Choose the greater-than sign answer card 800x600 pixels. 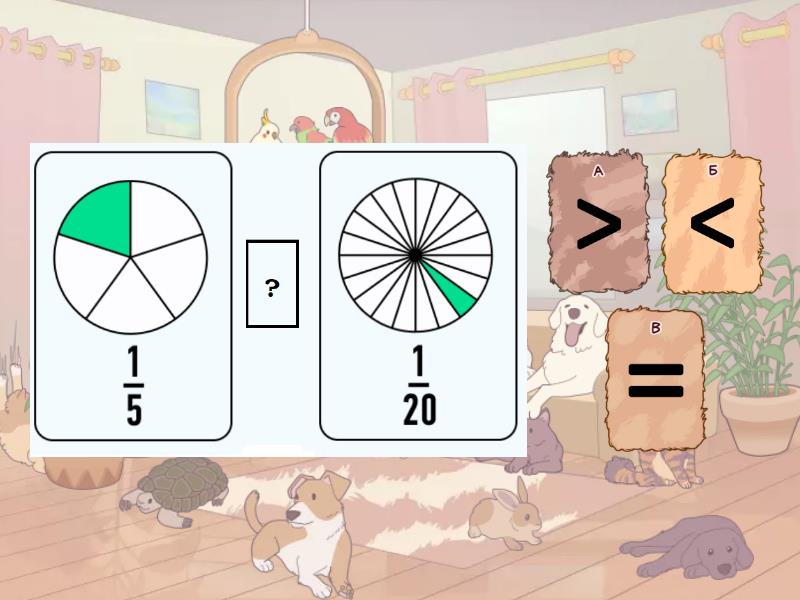point(599,224)
